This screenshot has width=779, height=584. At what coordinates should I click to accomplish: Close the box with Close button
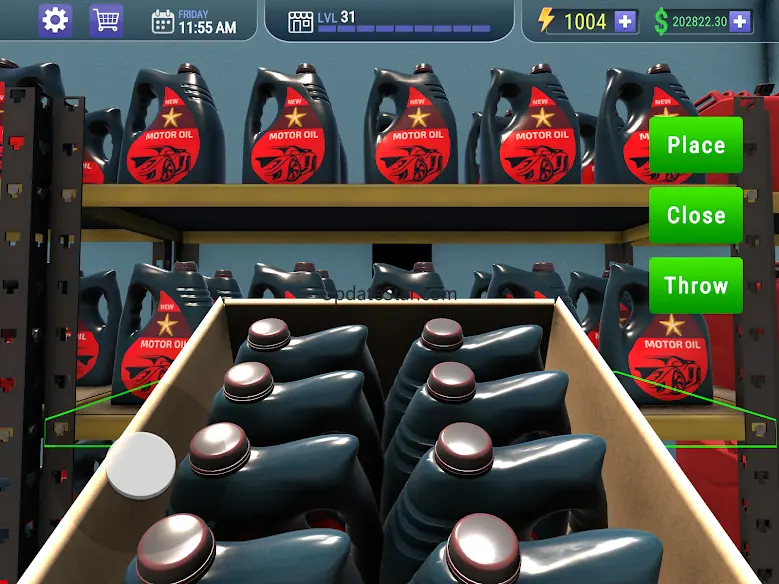(696, 215)
